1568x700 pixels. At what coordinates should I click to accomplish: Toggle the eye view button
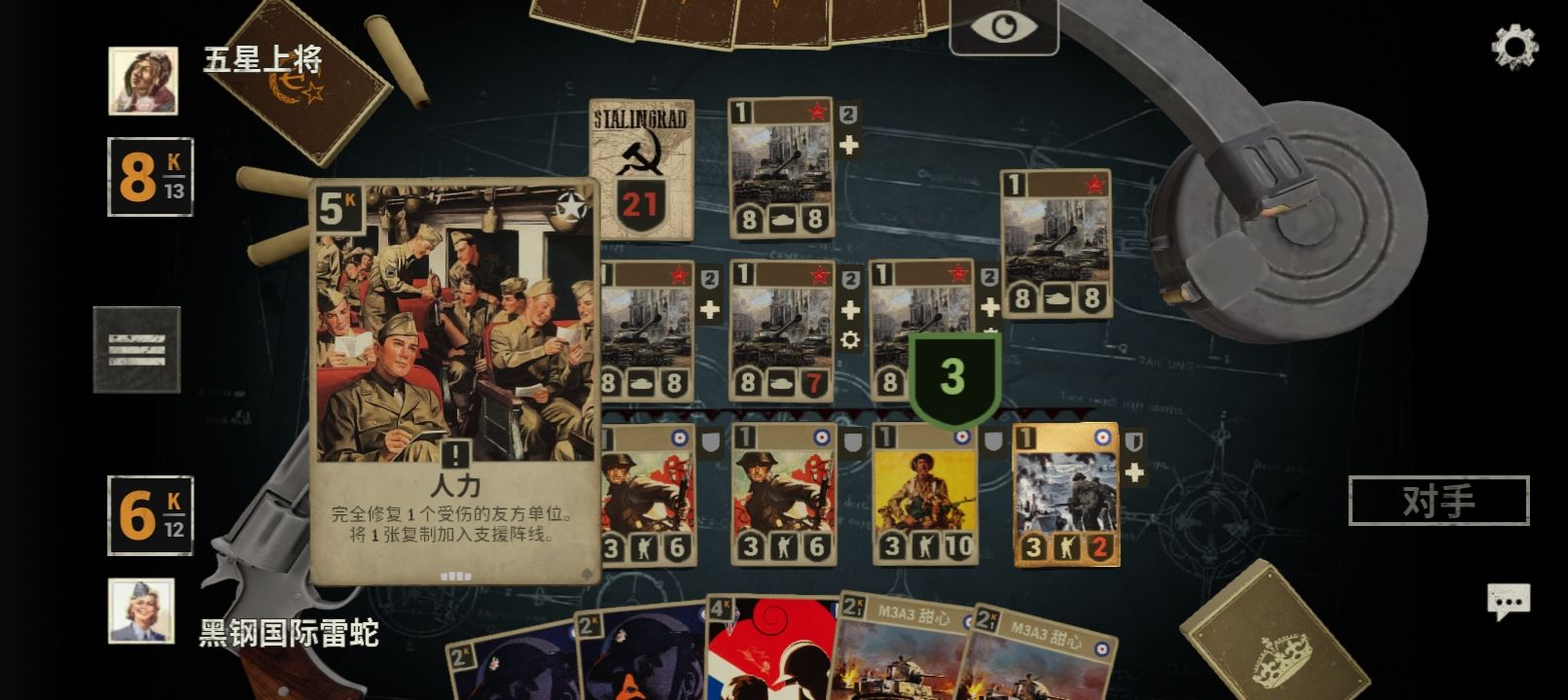pos(1003,26)
